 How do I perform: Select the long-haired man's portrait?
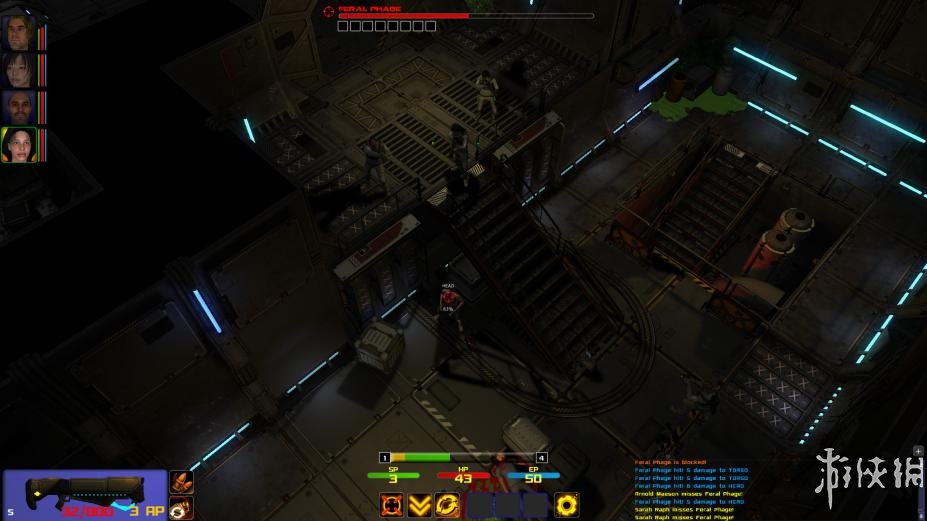coord(18,33)
